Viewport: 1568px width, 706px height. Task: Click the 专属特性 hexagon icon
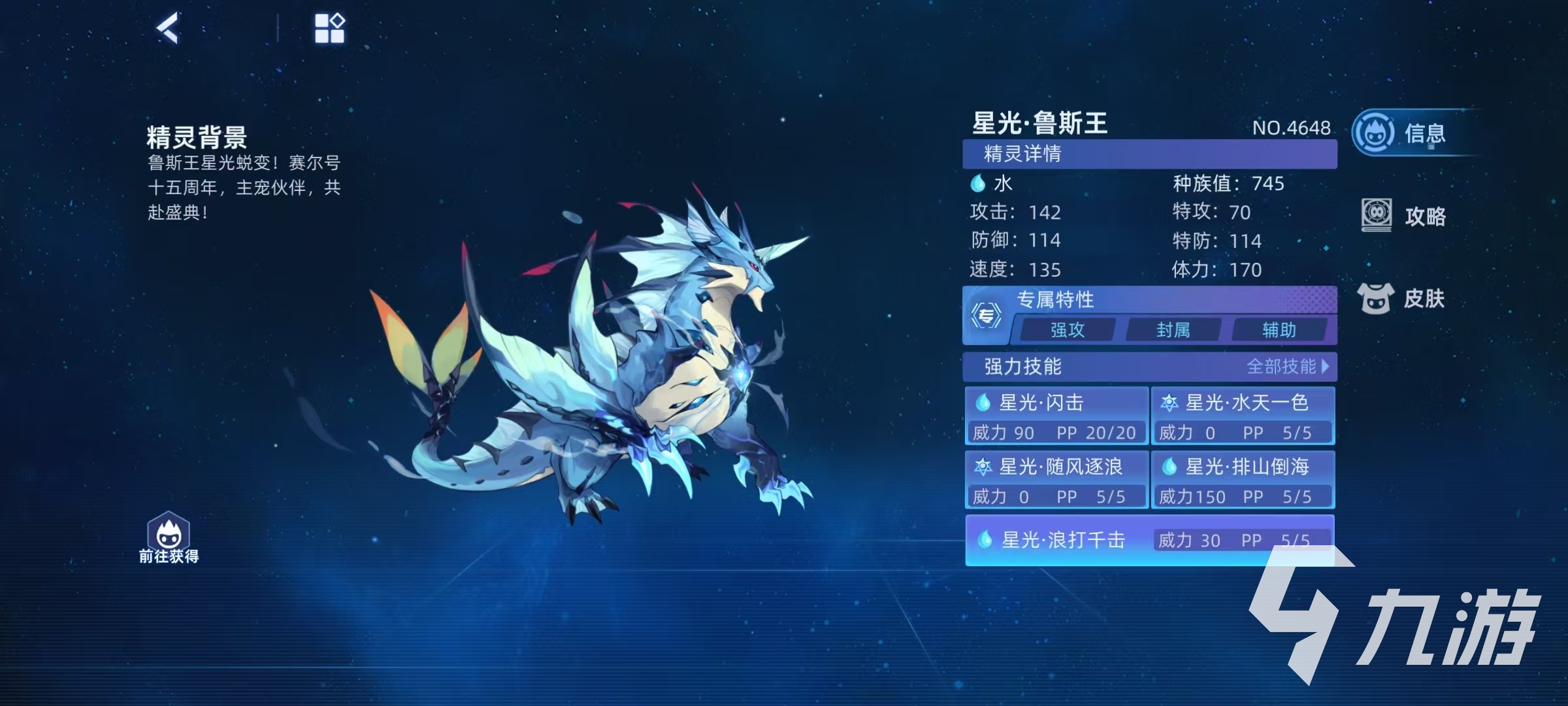[x=986, y=316]
